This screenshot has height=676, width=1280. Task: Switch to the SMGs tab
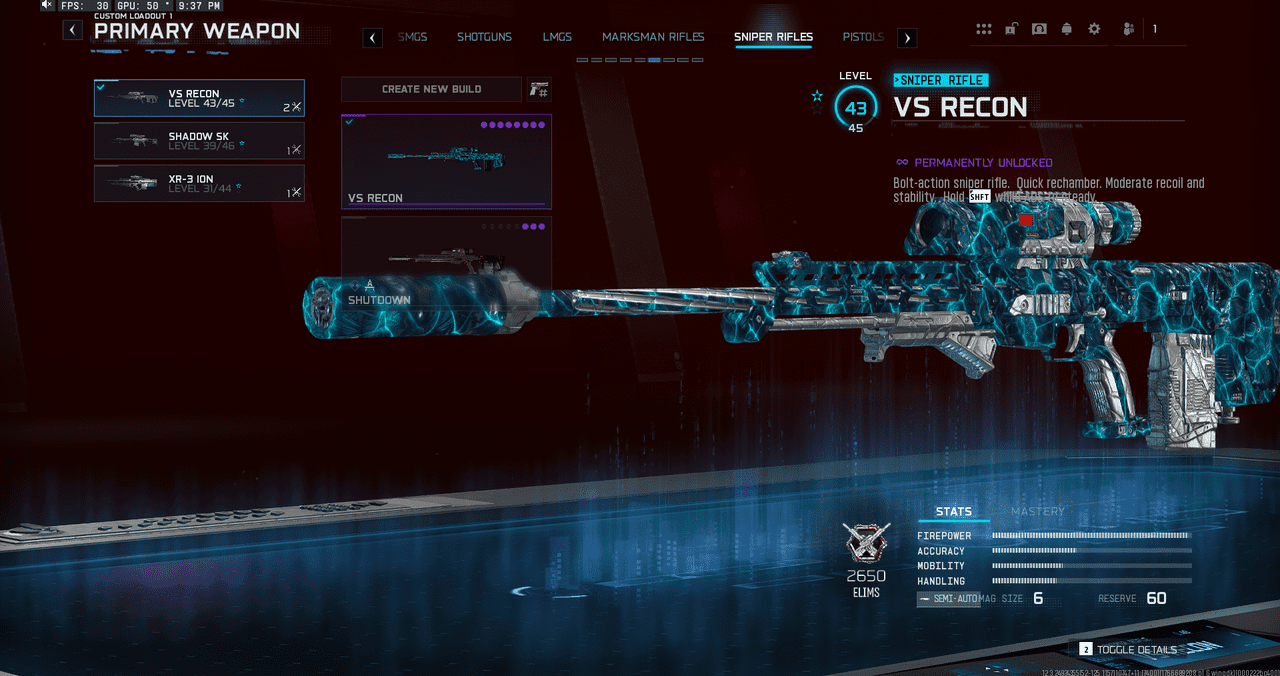pyautogui.click(x=412, y=37)
